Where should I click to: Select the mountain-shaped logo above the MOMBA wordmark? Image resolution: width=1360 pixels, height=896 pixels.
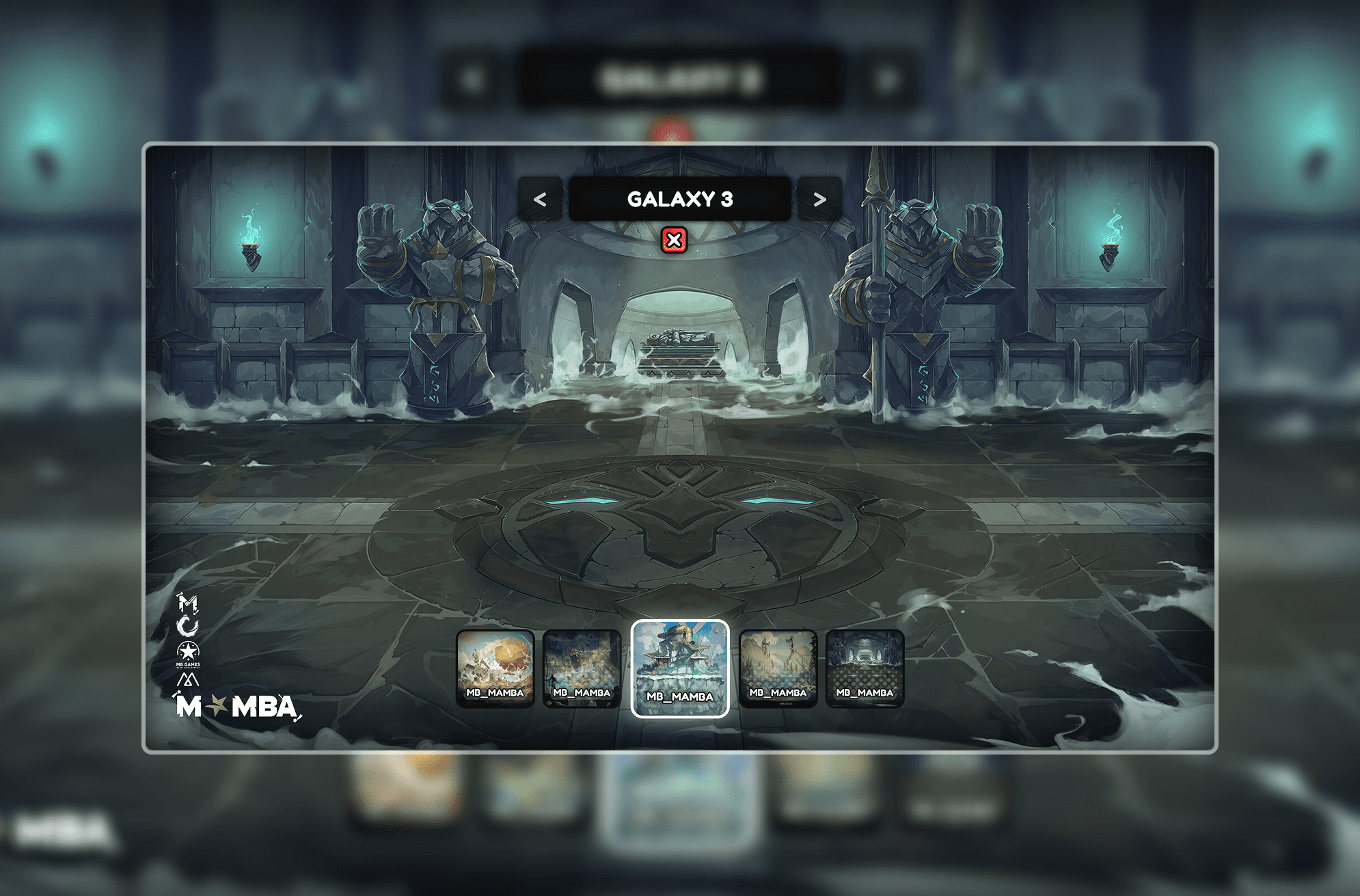pos(187,679)
